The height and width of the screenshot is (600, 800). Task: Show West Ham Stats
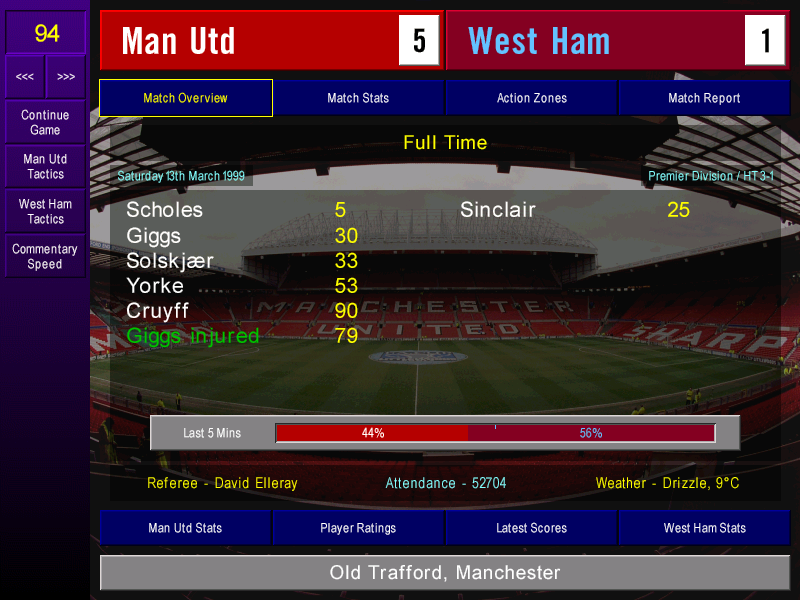(704, 528)
